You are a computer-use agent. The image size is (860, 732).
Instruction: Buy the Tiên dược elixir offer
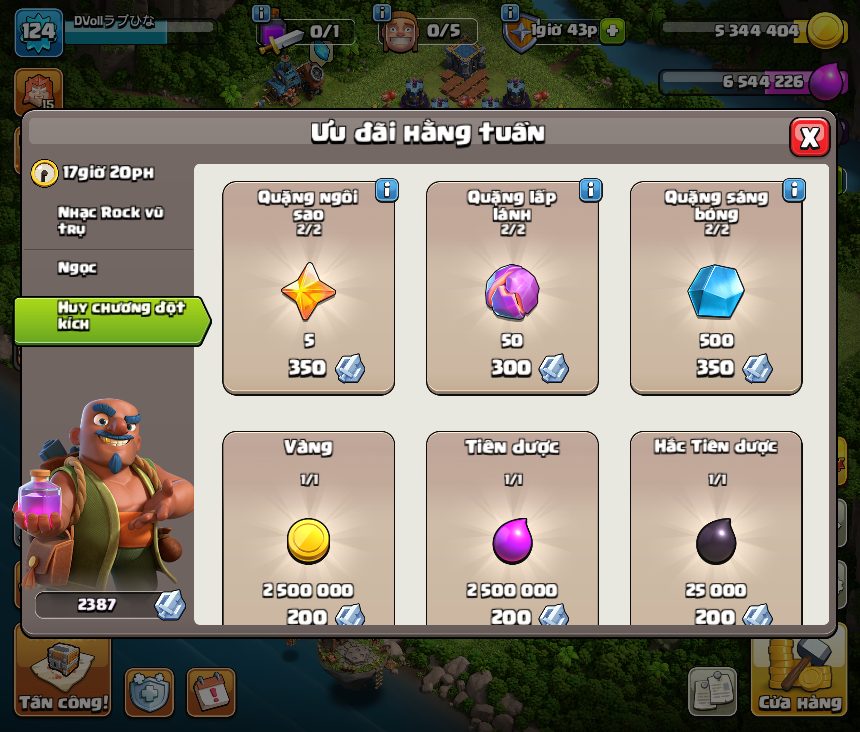512,540
